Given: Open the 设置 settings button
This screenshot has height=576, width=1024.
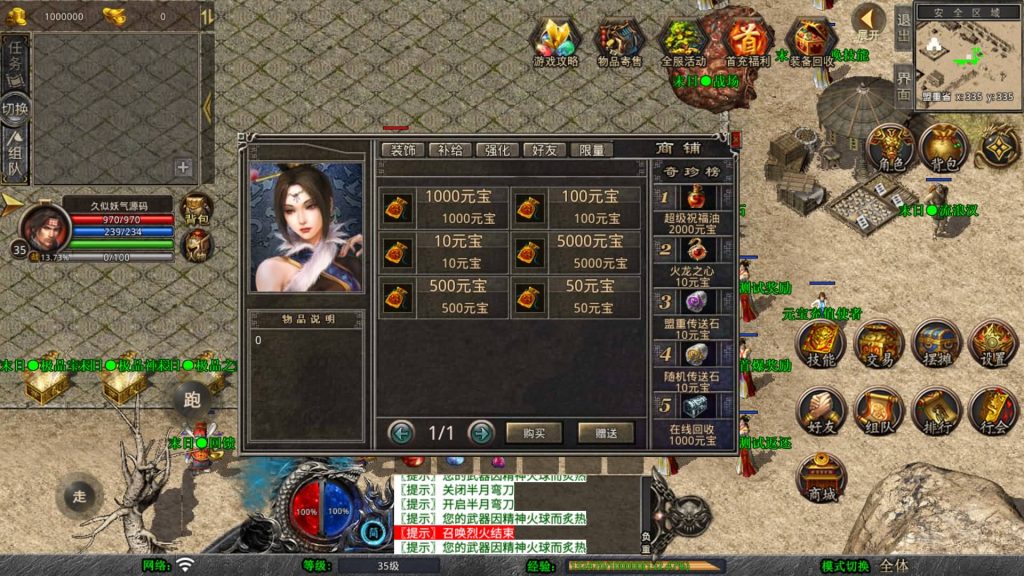Looking at the screenshot, I should (x=993, y=343).
